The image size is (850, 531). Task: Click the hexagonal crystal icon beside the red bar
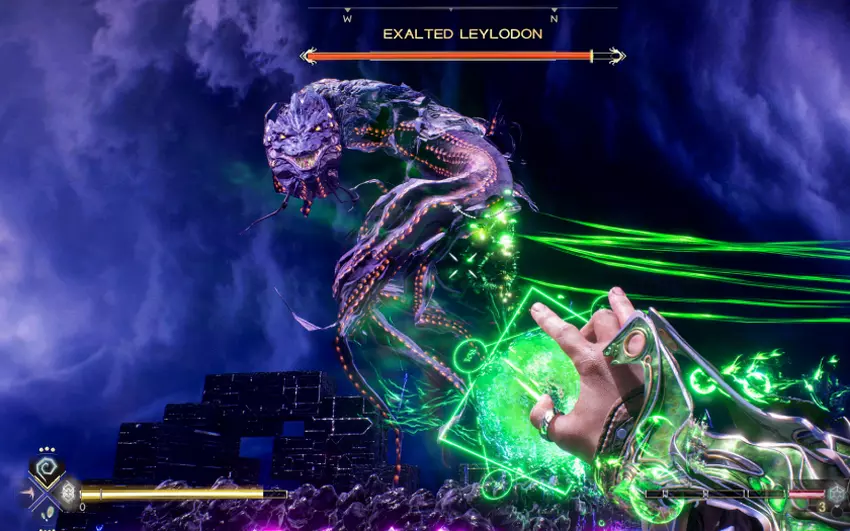pyautogui.click(x=834, y=493)
